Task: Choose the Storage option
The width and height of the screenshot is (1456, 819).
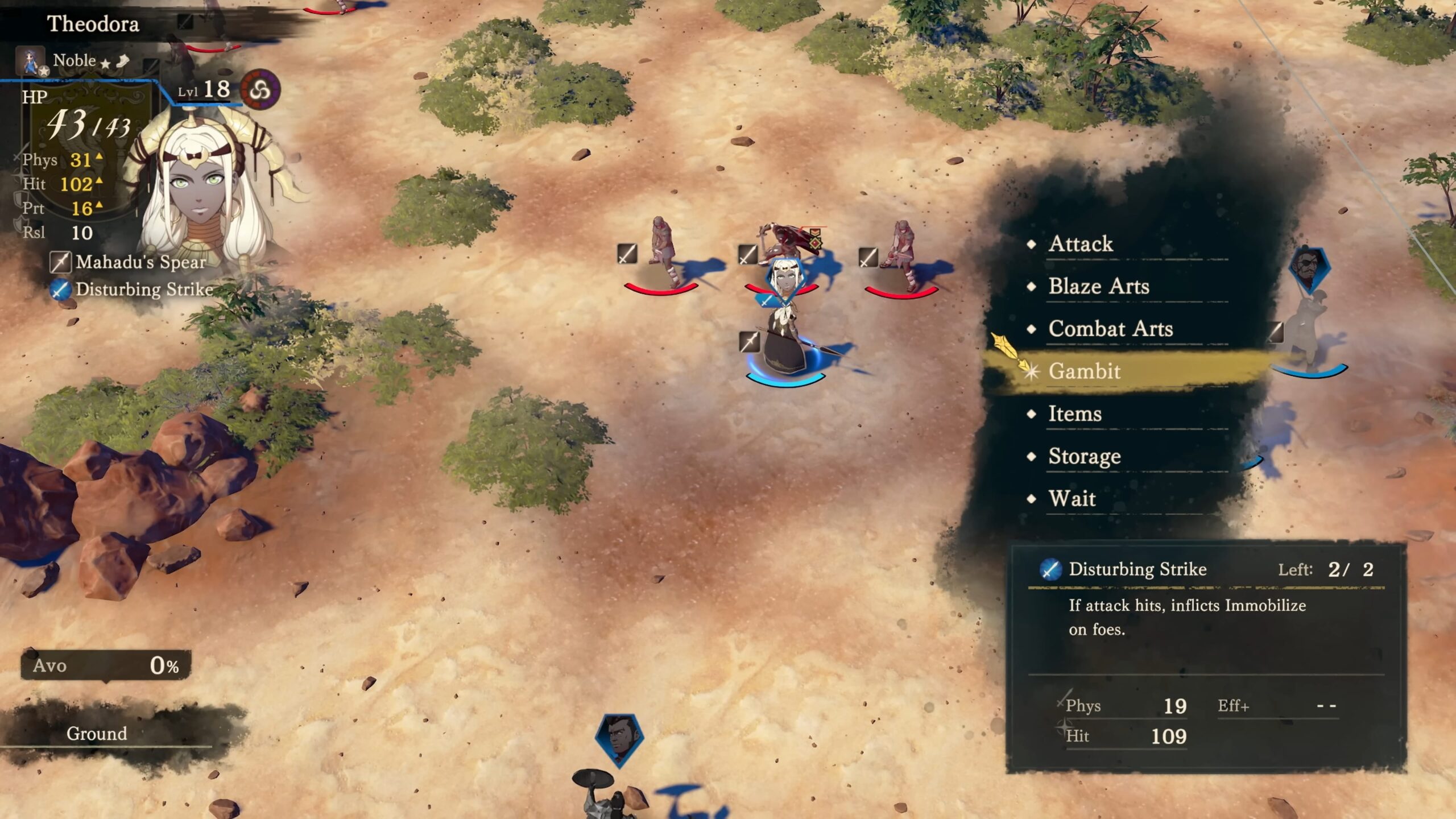Action: point(1084,457)
